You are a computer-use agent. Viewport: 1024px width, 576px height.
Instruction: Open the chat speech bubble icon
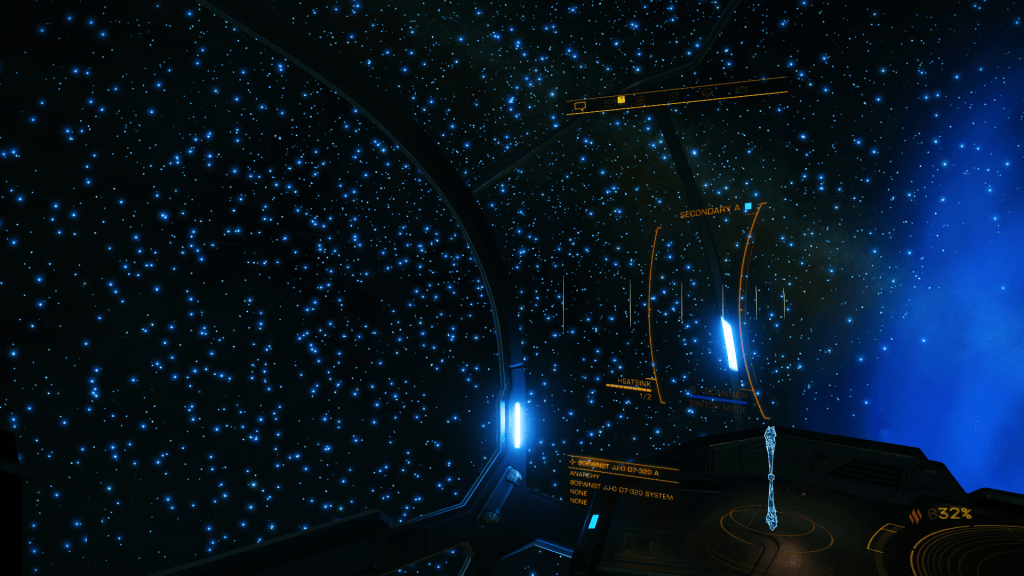[579, 103]
